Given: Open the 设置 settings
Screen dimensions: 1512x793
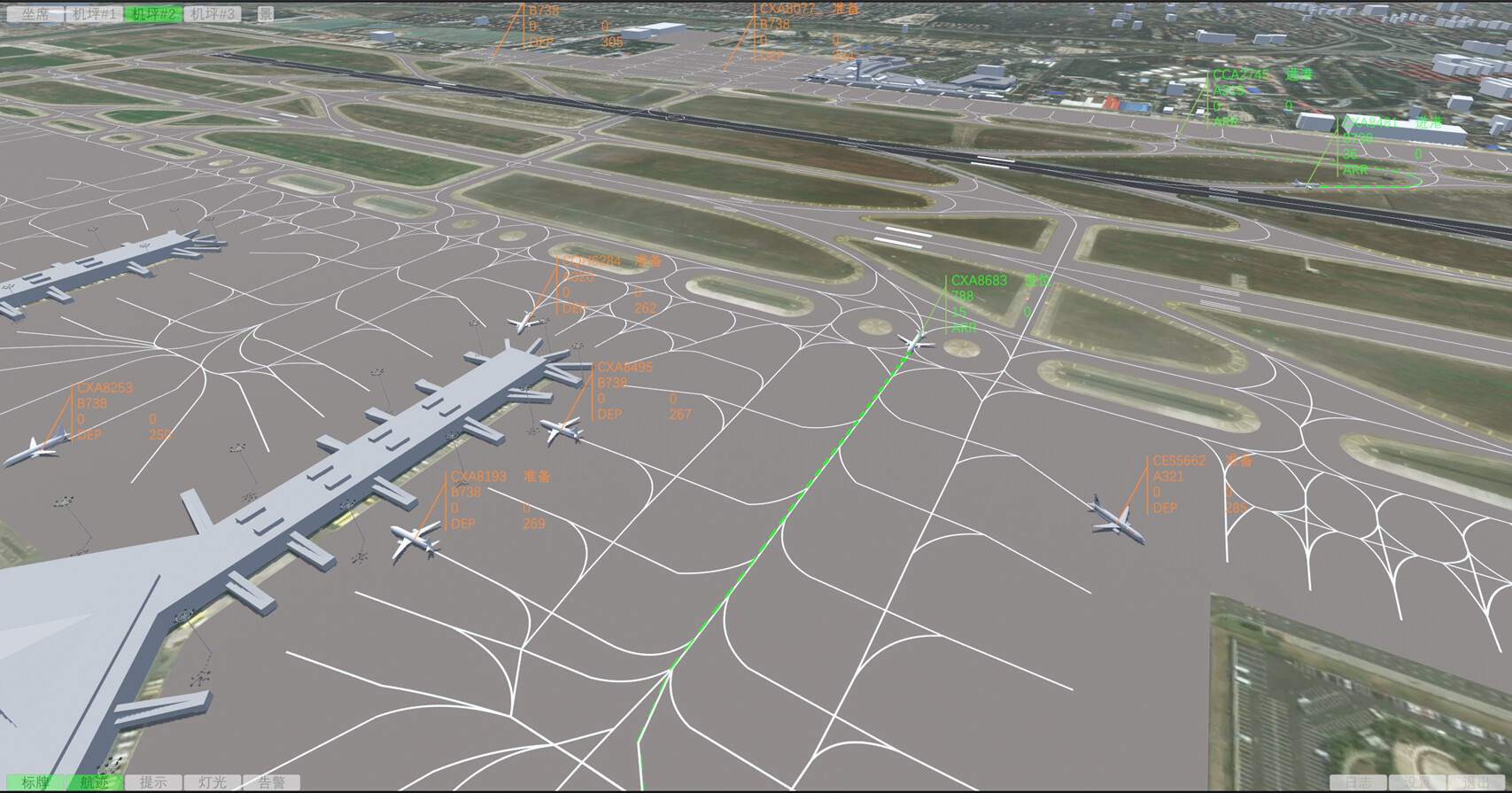Looking at the screenshot, I should [x=1415, y=781].
